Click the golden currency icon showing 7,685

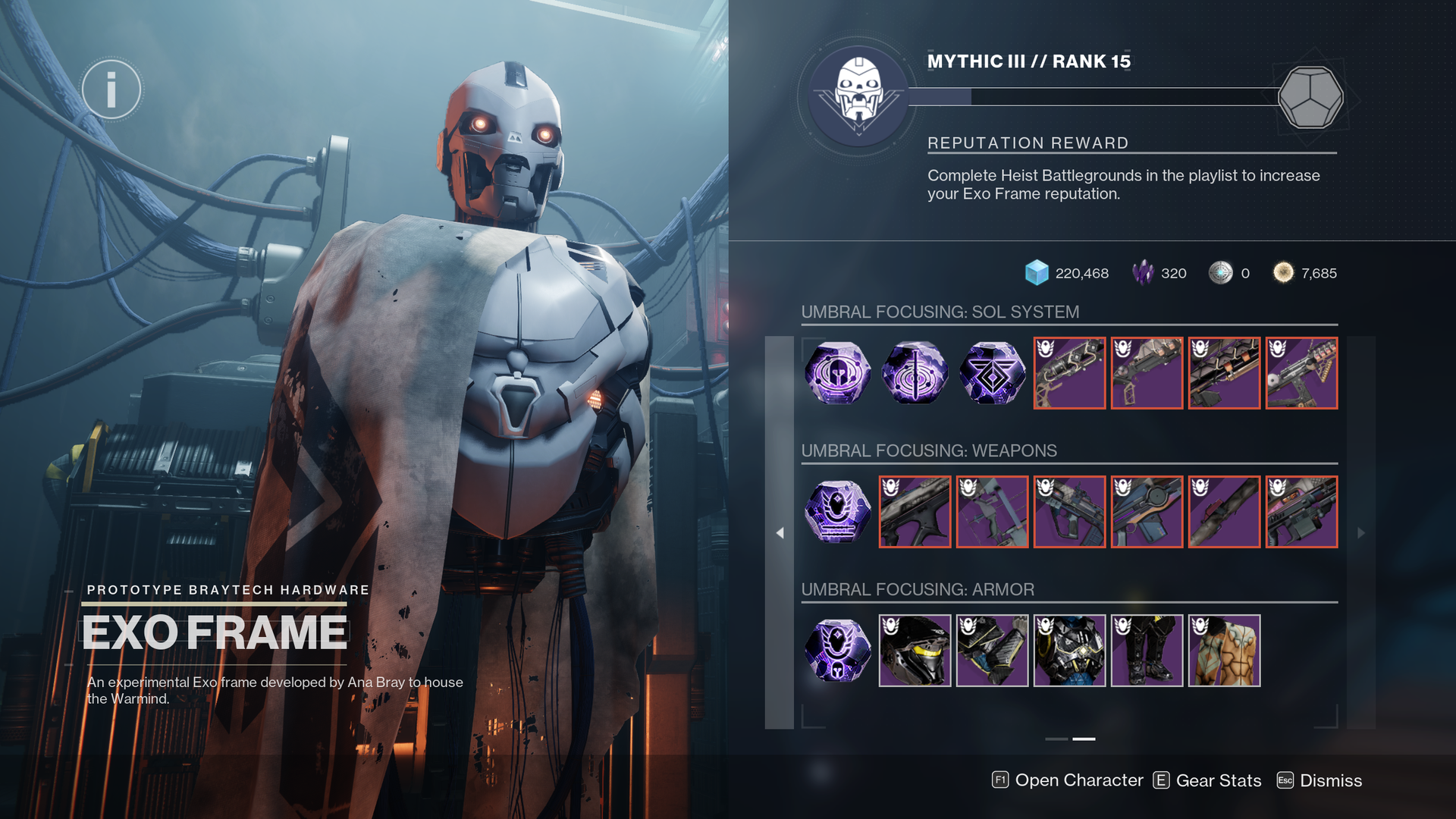pyautogui.click(x=1283, y=273)
